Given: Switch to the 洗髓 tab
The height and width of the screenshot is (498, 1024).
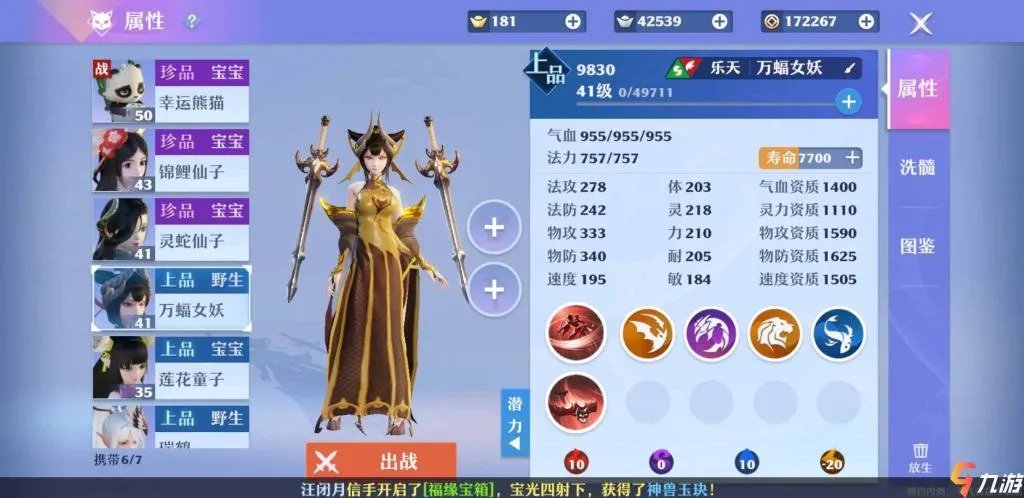Looking at the screenshot, I should pos(917,167).
